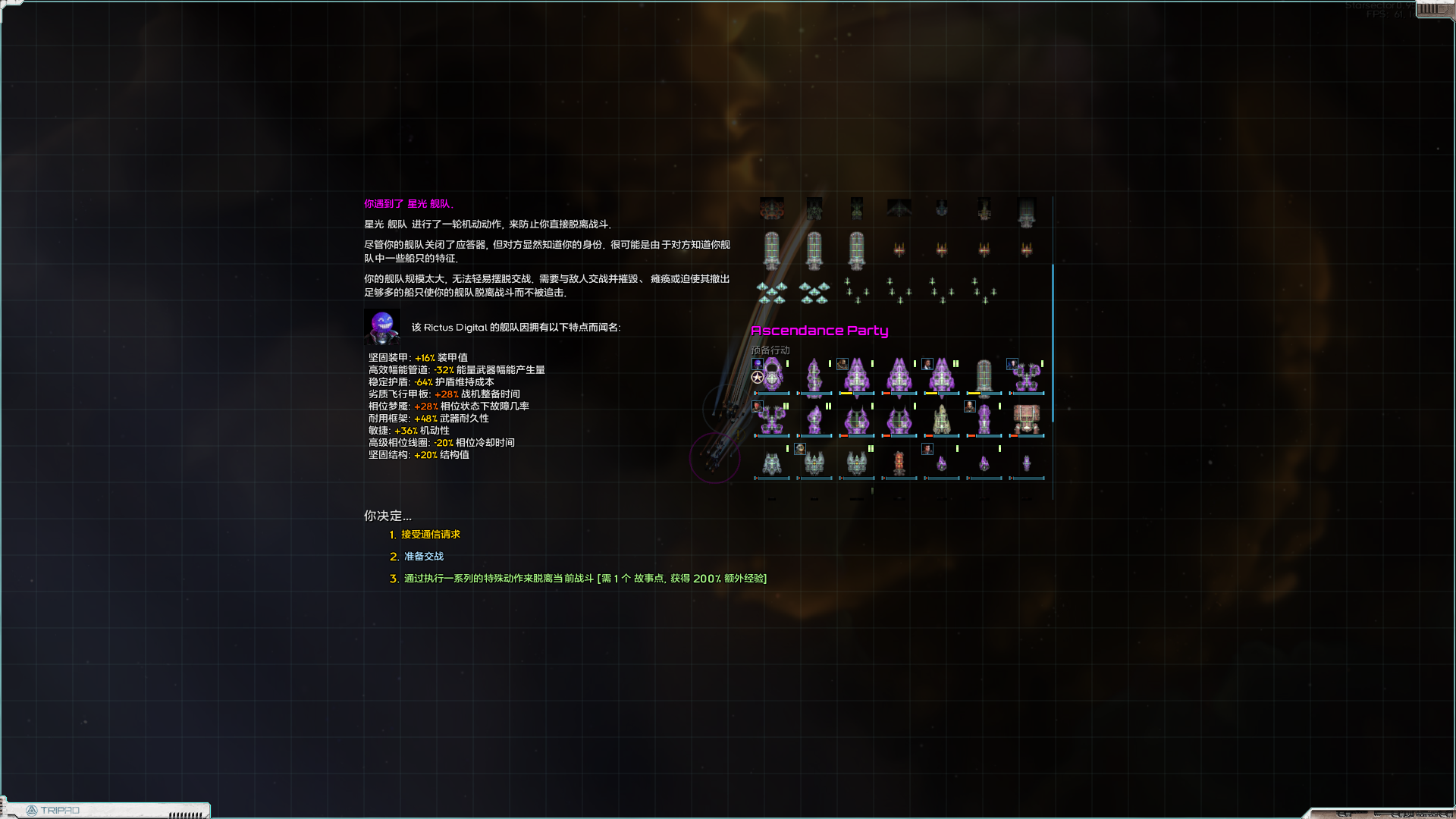Select the blue officer portrait on the flagship

[758, 364]
